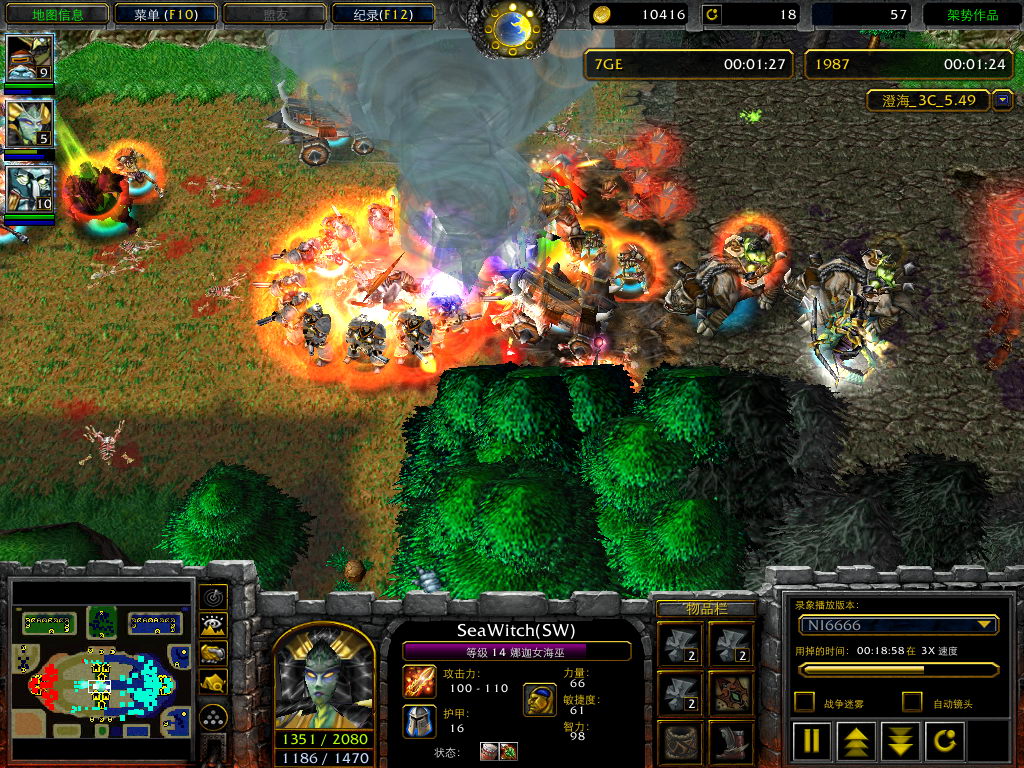1024x768 pixels.
Task: Pause the replay playback
Action: pyautogui.click(x=811, y=741)
